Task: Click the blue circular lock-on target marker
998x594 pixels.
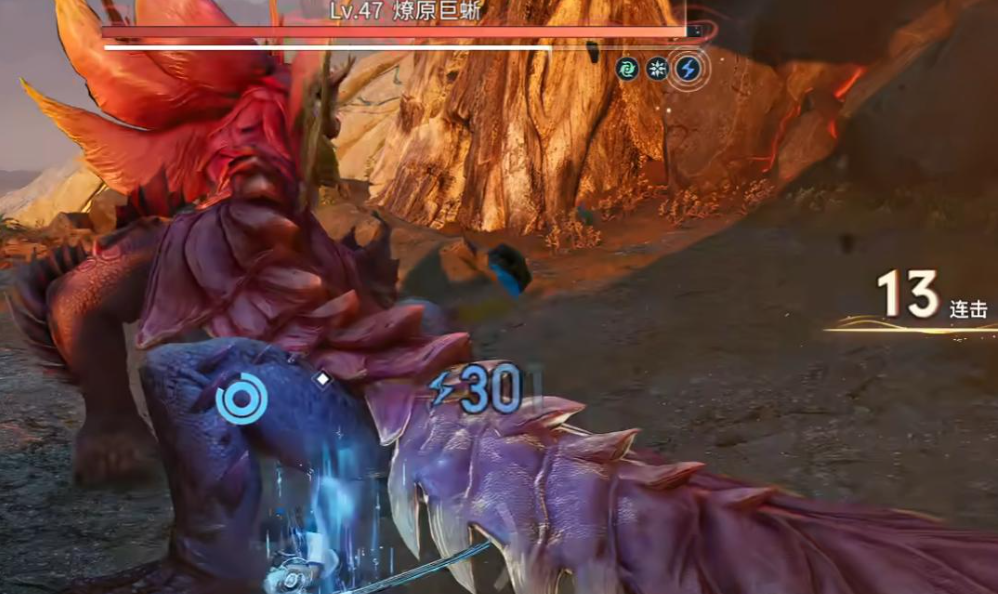Action: coord(241,398)
